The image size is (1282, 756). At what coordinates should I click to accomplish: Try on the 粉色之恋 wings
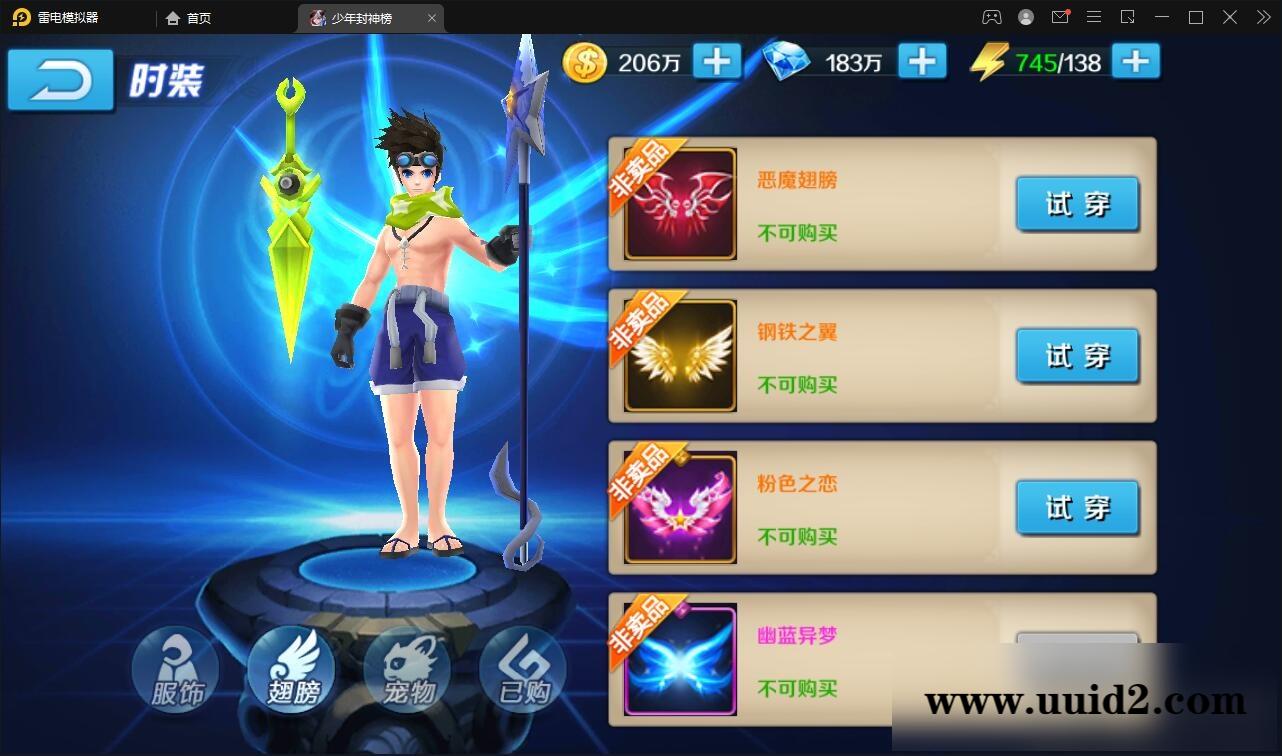point(1077,508)
